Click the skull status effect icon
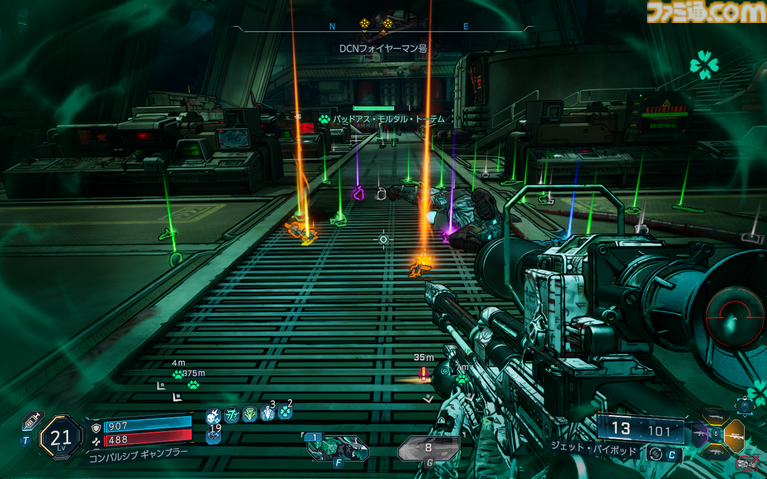This screenshot has width=767, height=479. click(212, 416)
